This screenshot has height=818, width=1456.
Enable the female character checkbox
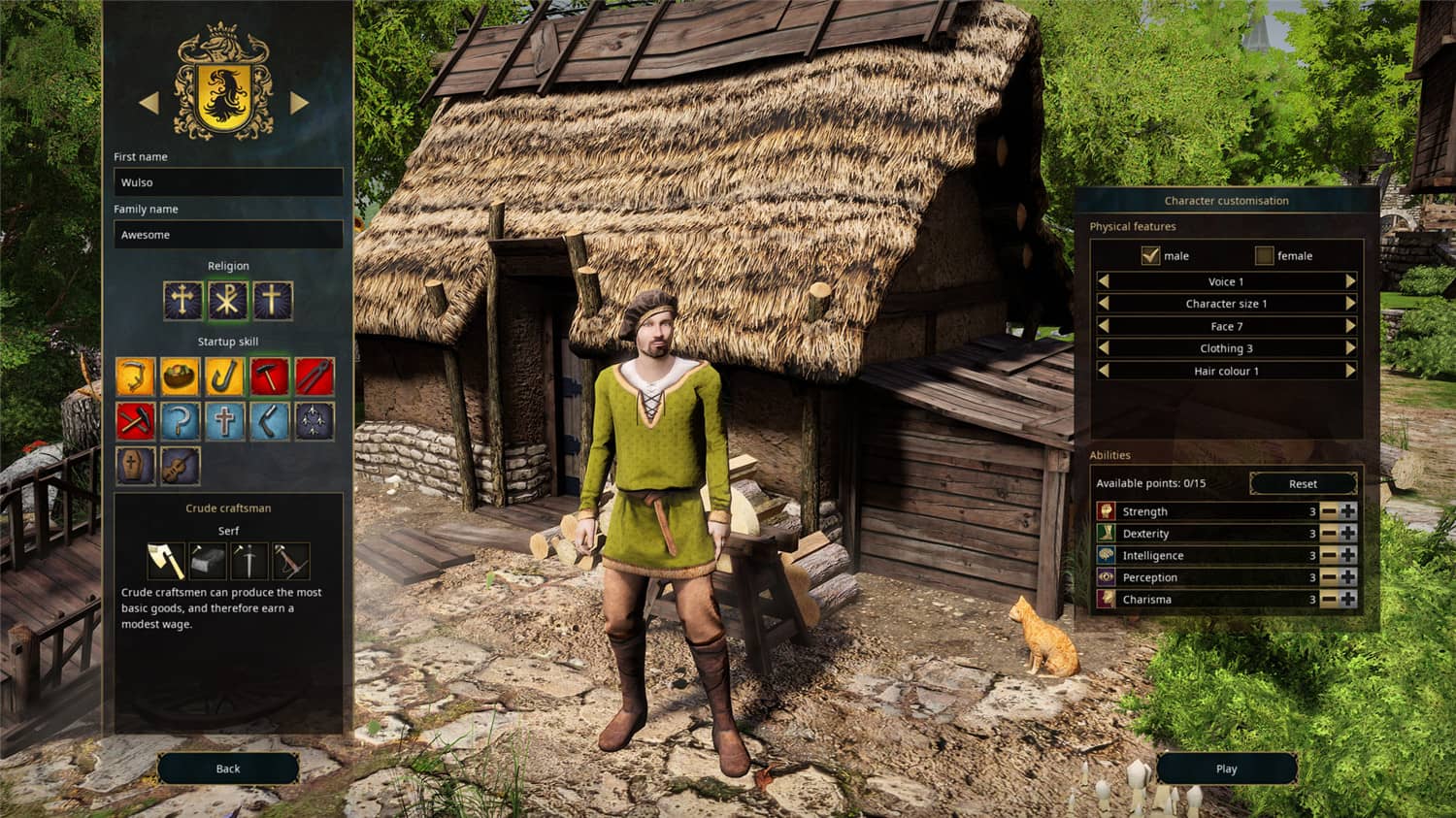point(1265,255)
